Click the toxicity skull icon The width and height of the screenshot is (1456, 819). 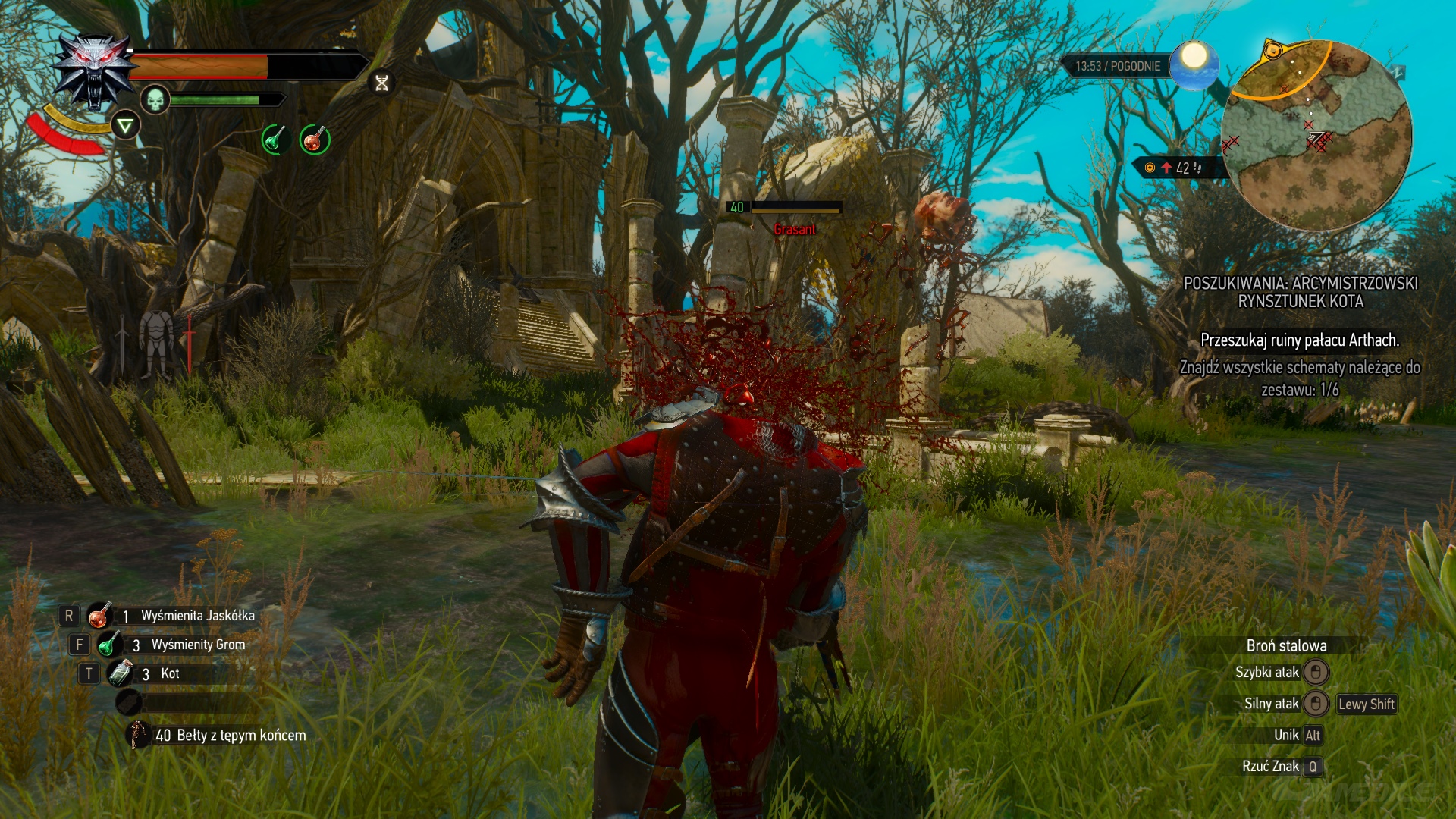(x=155, y=99)
